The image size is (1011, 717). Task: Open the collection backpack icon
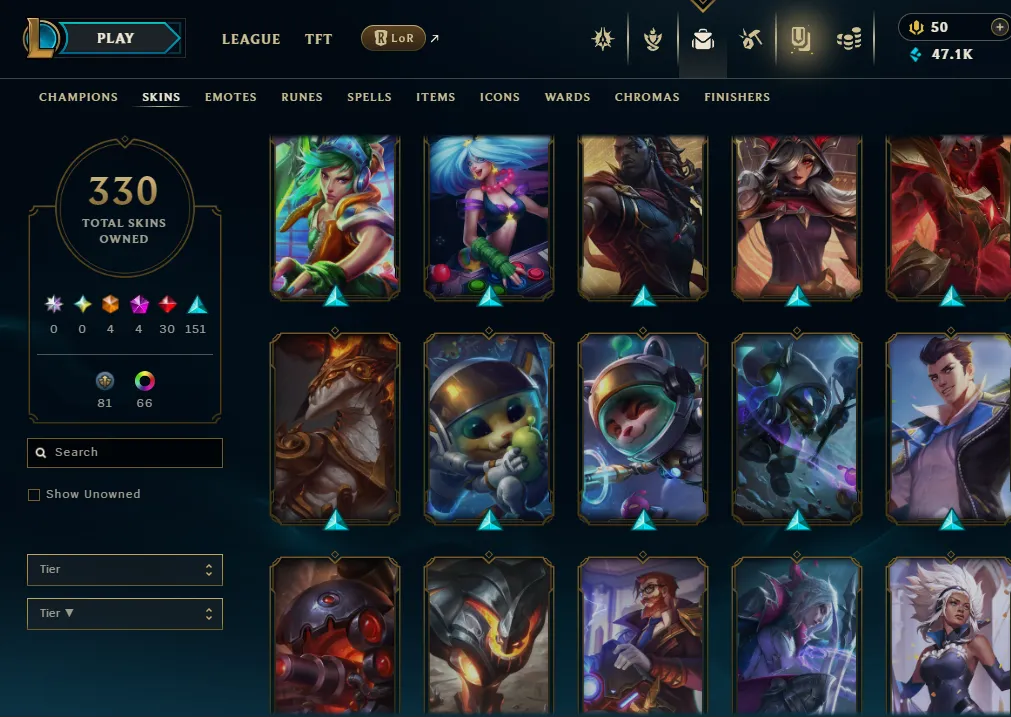point(703,39)
